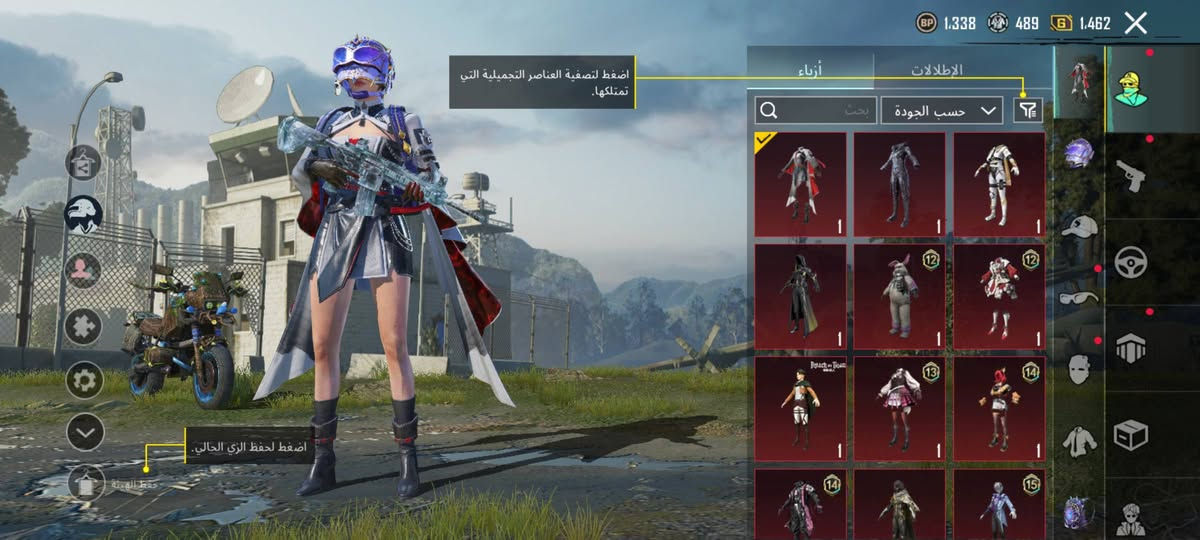Open the gear settings button
The image size is (1200, 540).
click(84, 380)
